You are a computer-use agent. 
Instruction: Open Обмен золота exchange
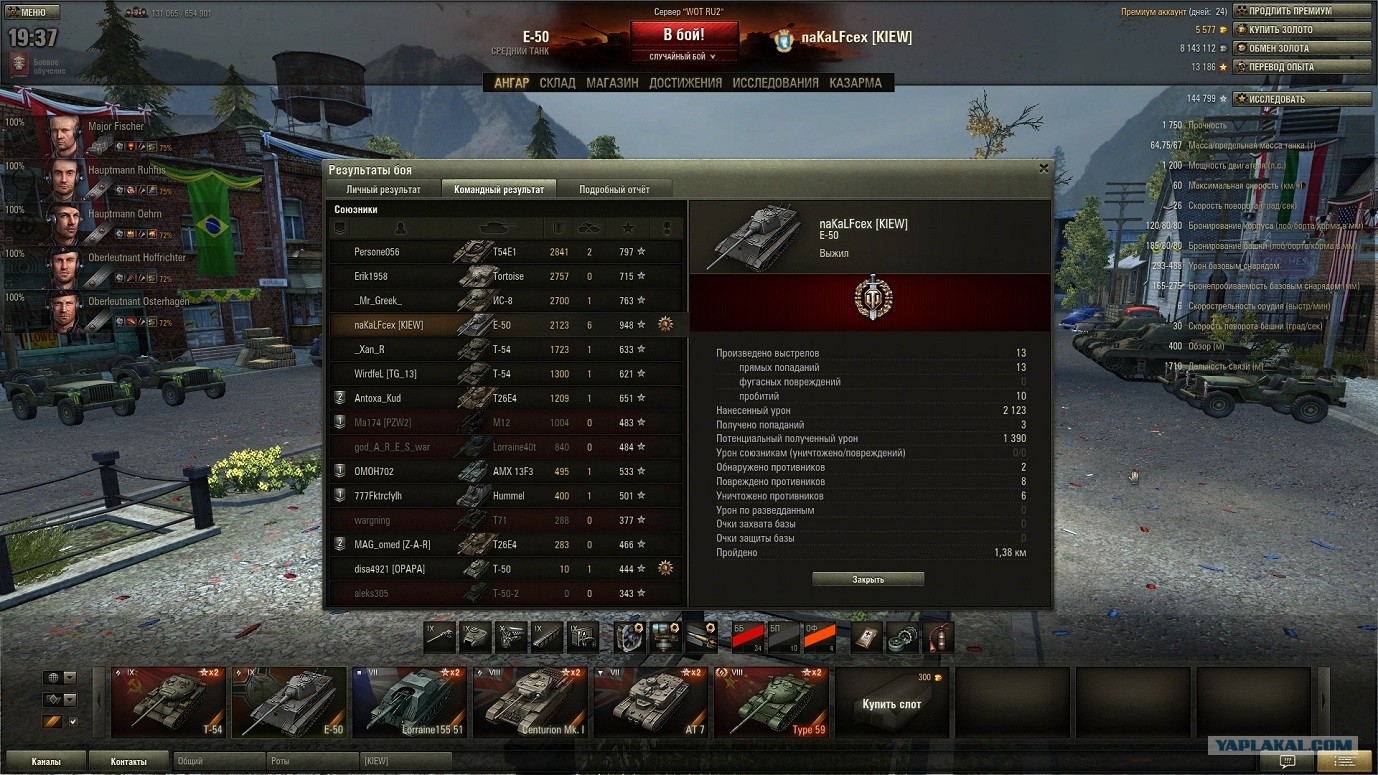click(x=1302, y=48)
